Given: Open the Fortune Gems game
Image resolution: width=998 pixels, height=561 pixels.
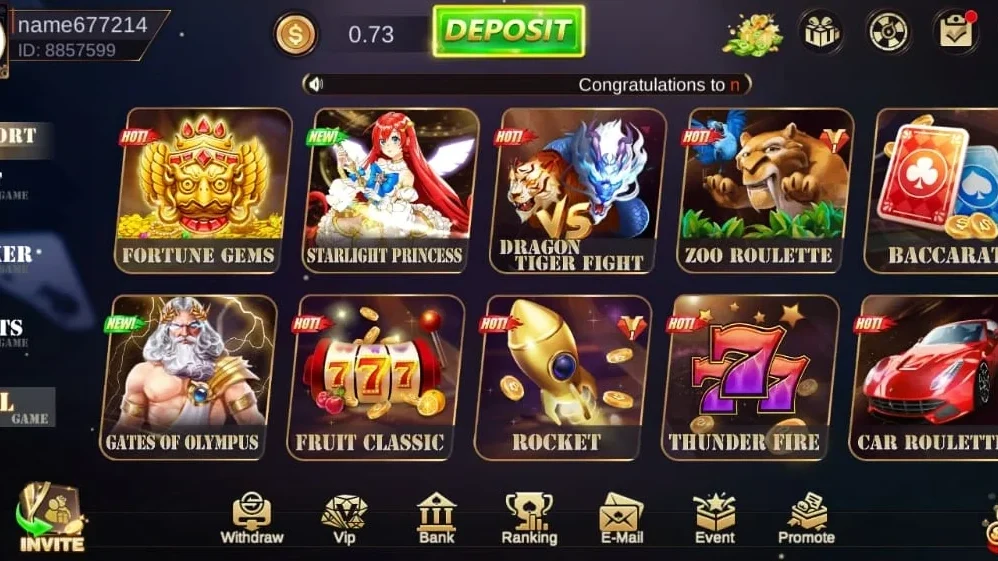Looking at the screenshot, I should click(x=201, y=190).
